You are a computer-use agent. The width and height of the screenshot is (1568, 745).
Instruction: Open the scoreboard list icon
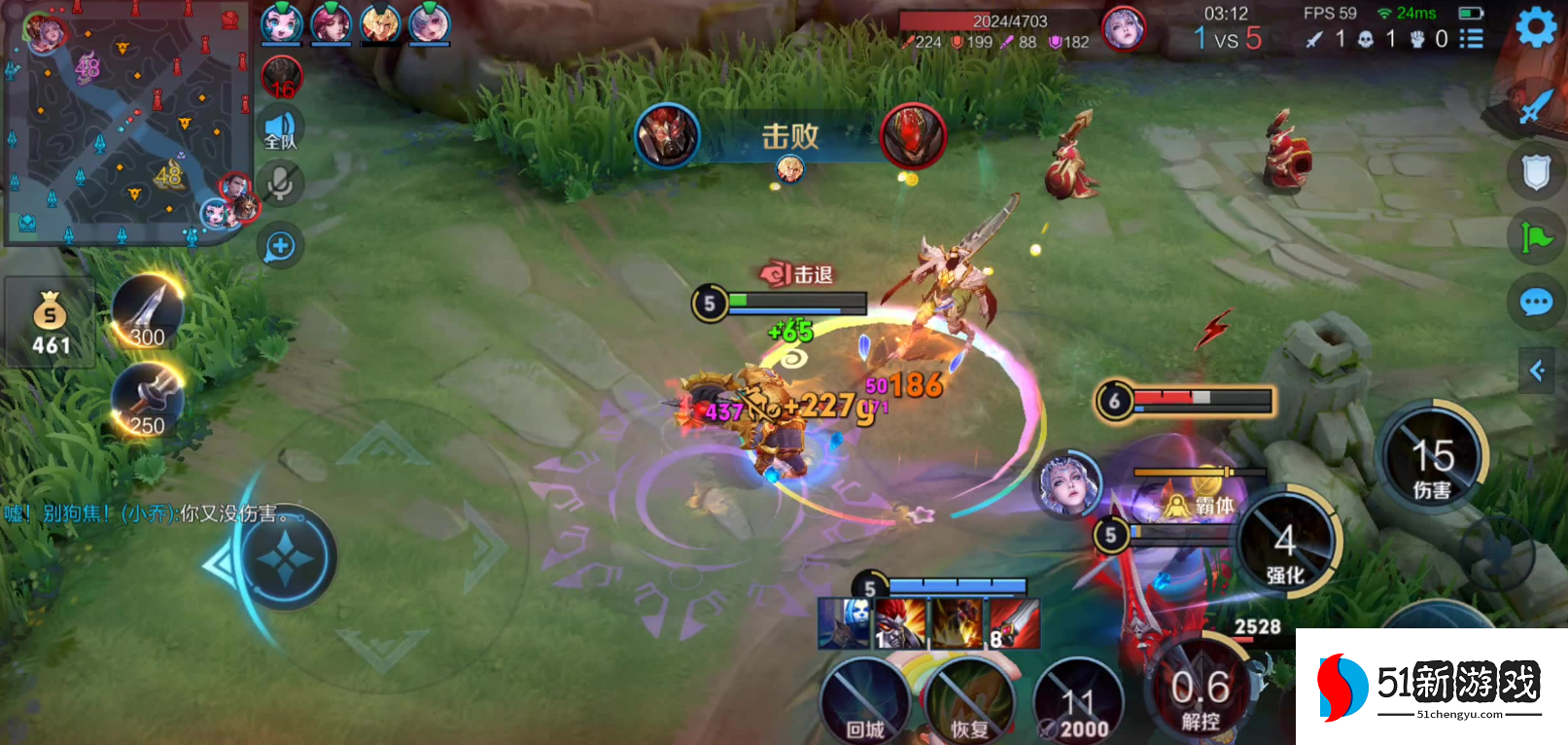tap(1472, 39)
